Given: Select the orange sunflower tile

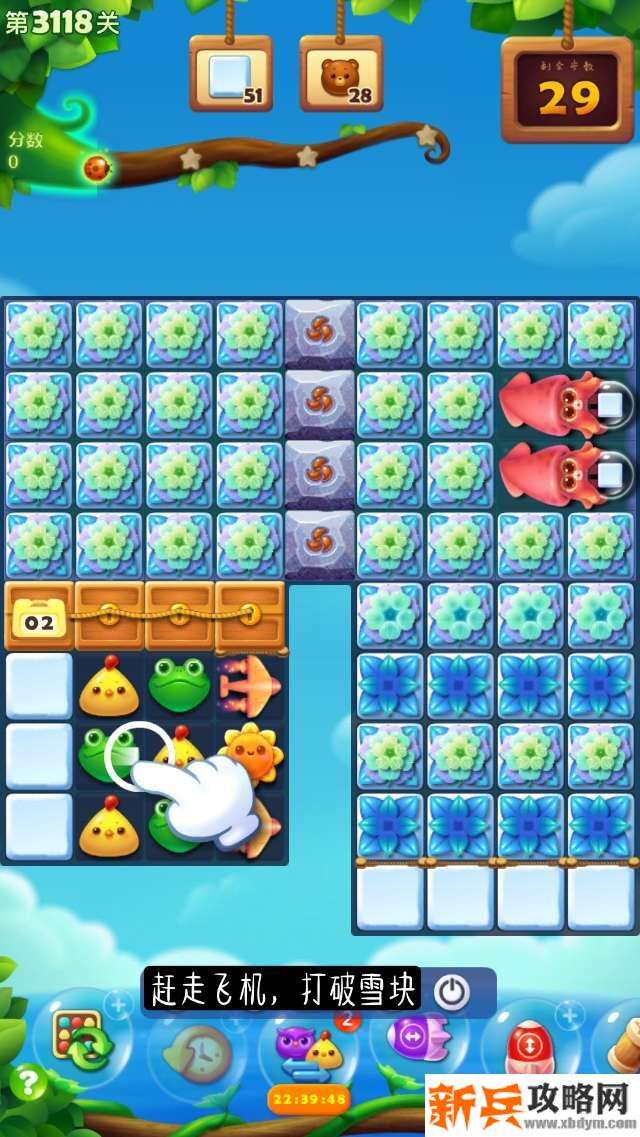Looking at the screenshot, I should [x=250, y=752].
